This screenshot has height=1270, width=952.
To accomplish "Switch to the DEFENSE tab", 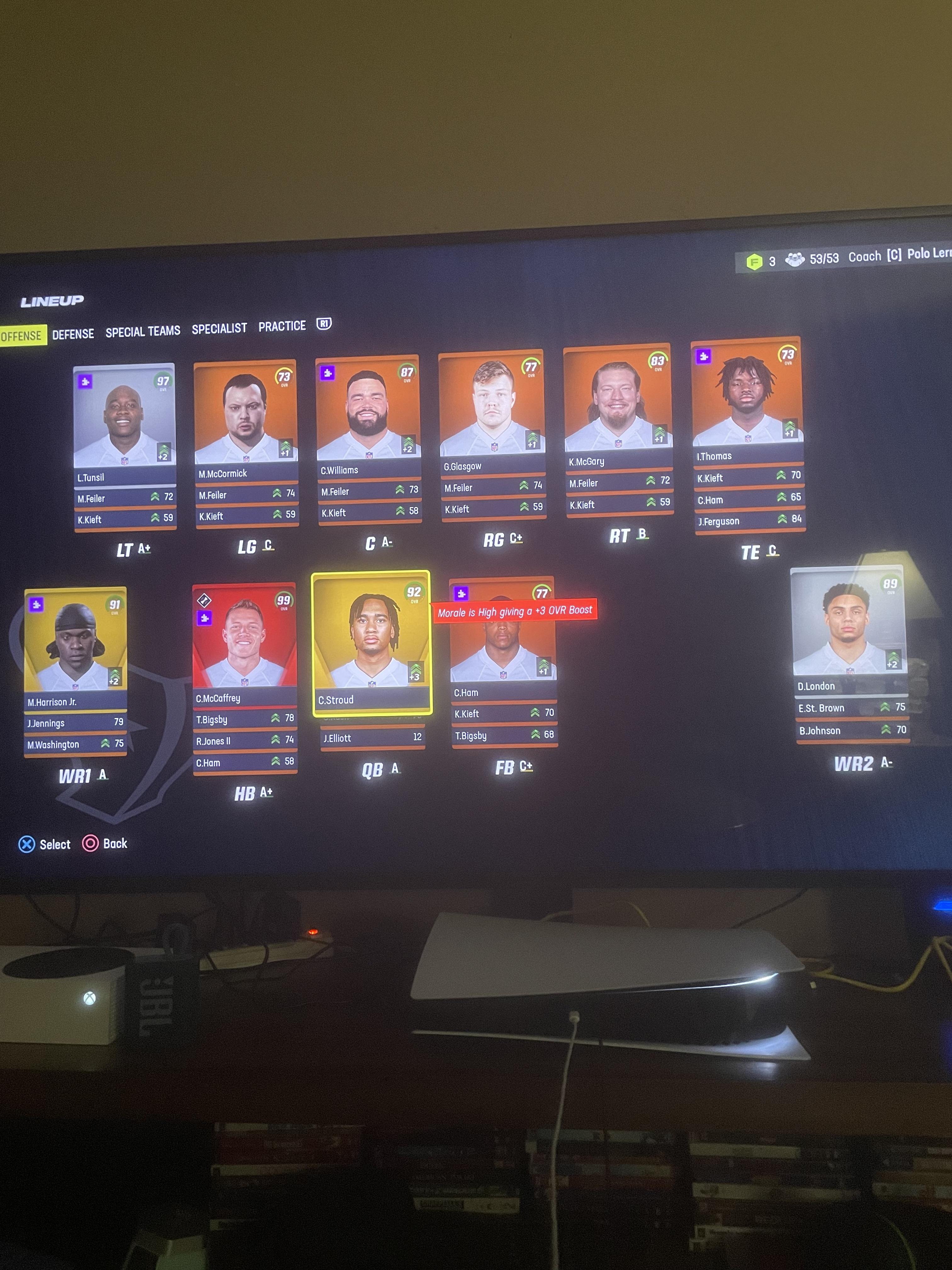I will (x=73, y=334).
